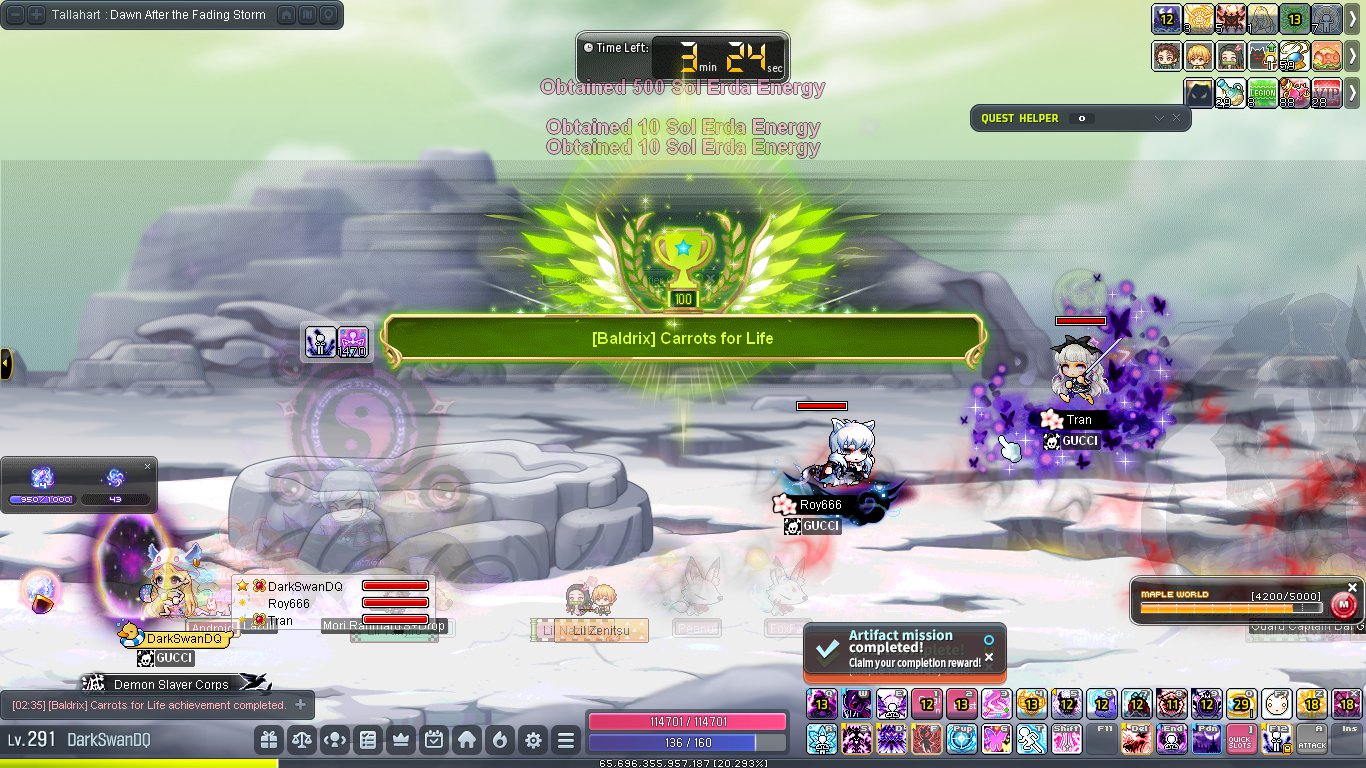The width and height of the screenshot is (1366, 768).
Task: Open the balance scales icon
Action: coord(301,740)
